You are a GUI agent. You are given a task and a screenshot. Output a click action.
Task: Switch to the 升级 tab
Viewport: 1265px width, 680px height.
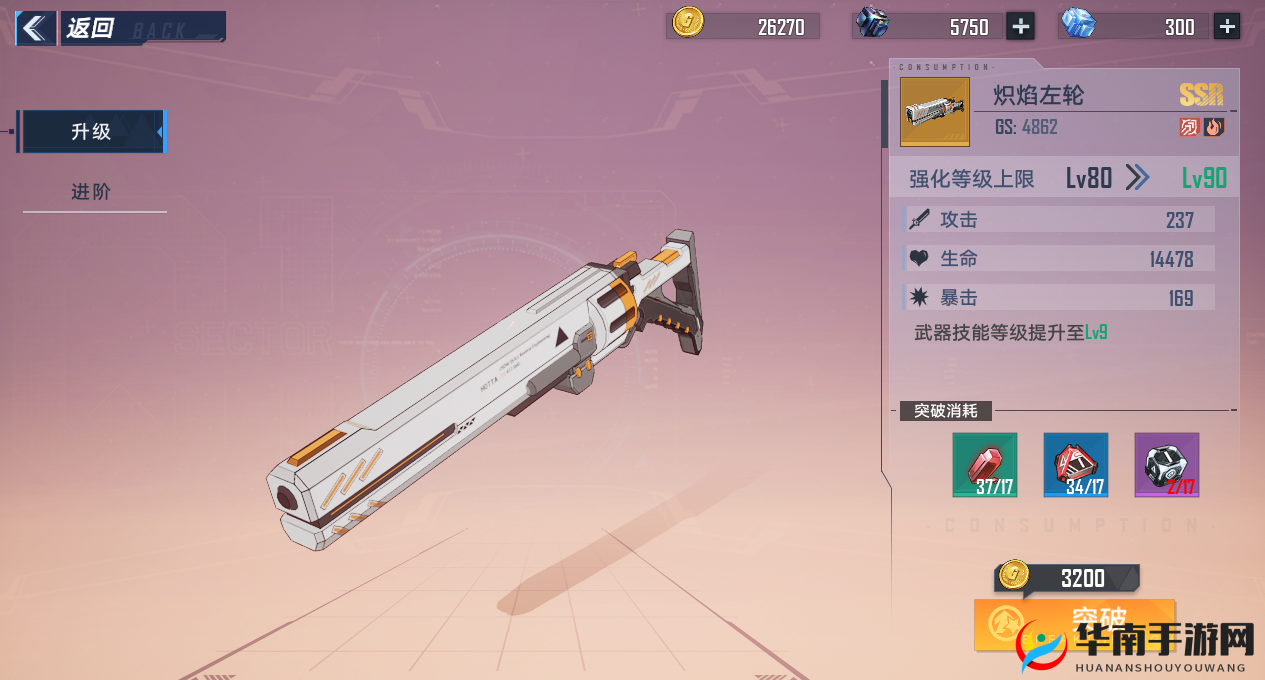click(91, 132)
